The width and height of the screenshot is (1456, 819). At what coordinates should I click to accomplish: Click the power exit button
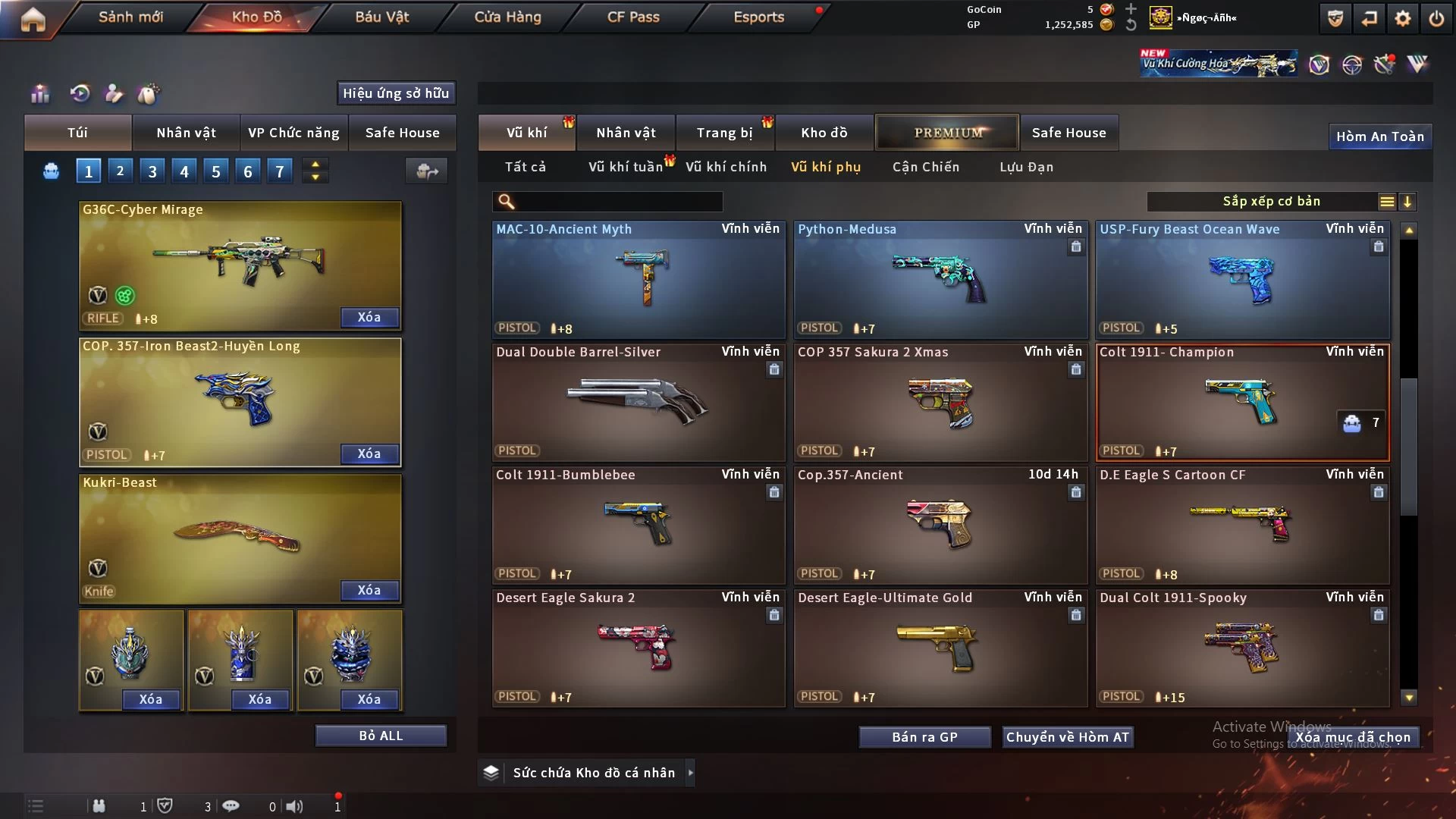[x=1436, y=18]
